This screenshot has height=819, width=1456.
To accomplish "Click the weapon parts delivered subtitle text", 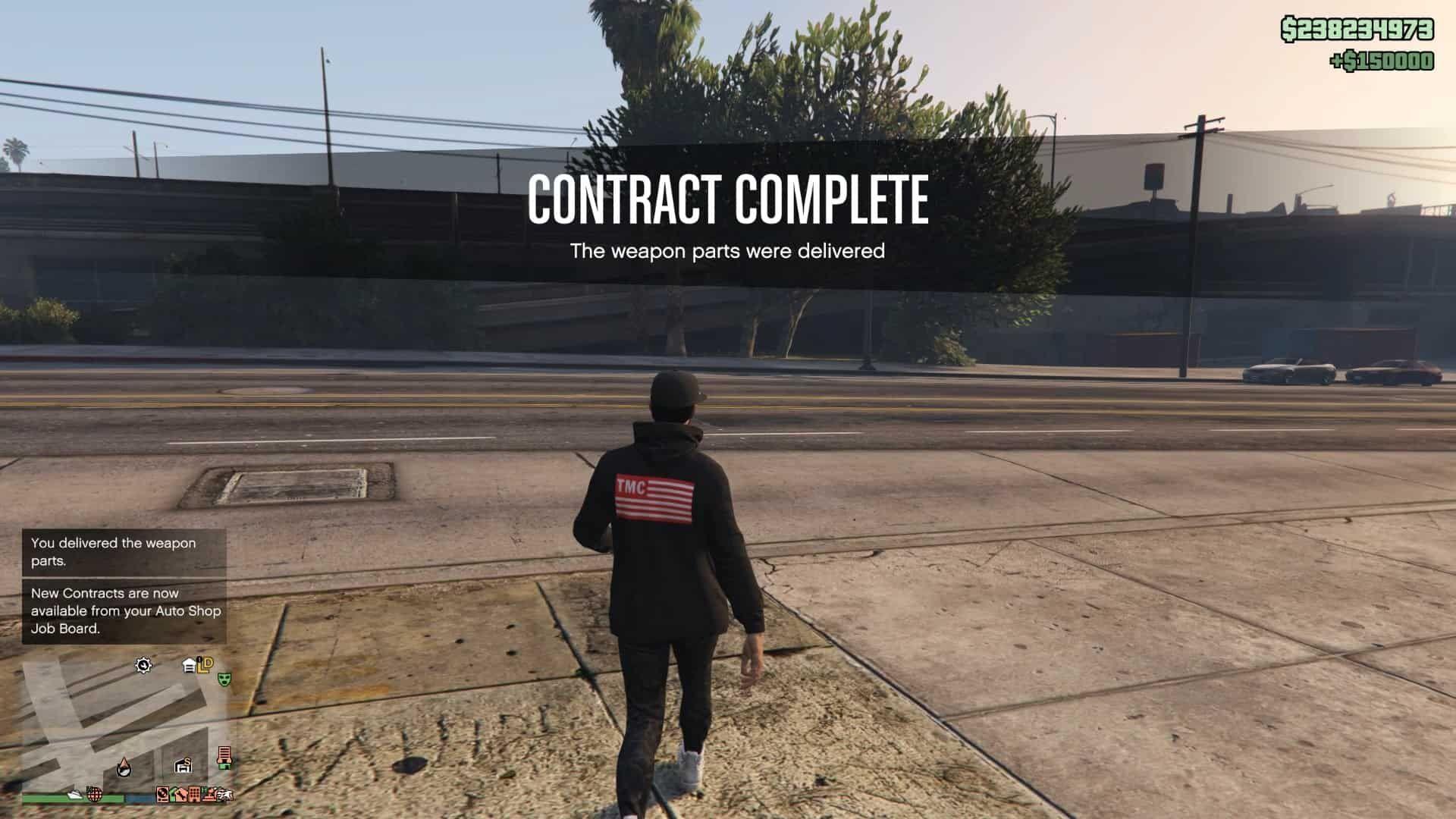I will point(728,250).
